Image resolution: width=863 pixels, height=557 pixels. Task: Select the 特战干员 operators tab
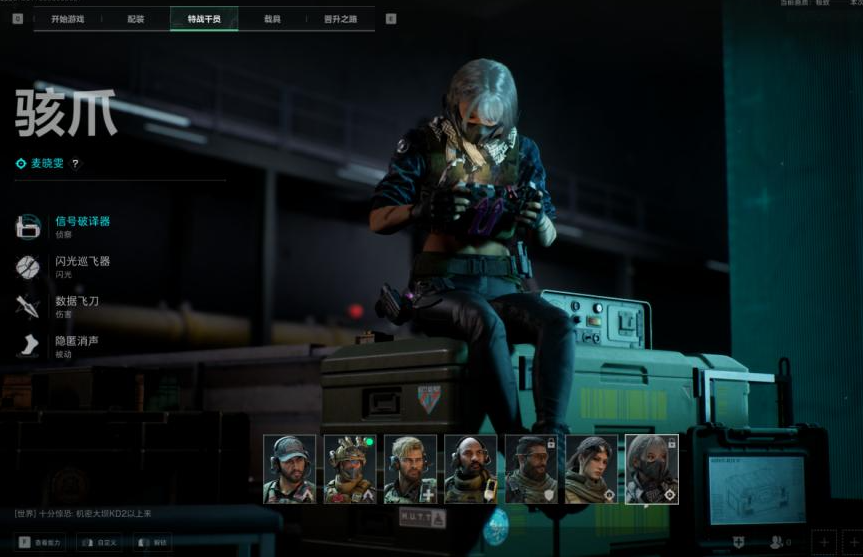pyautogui.click(x=204, y=19)
